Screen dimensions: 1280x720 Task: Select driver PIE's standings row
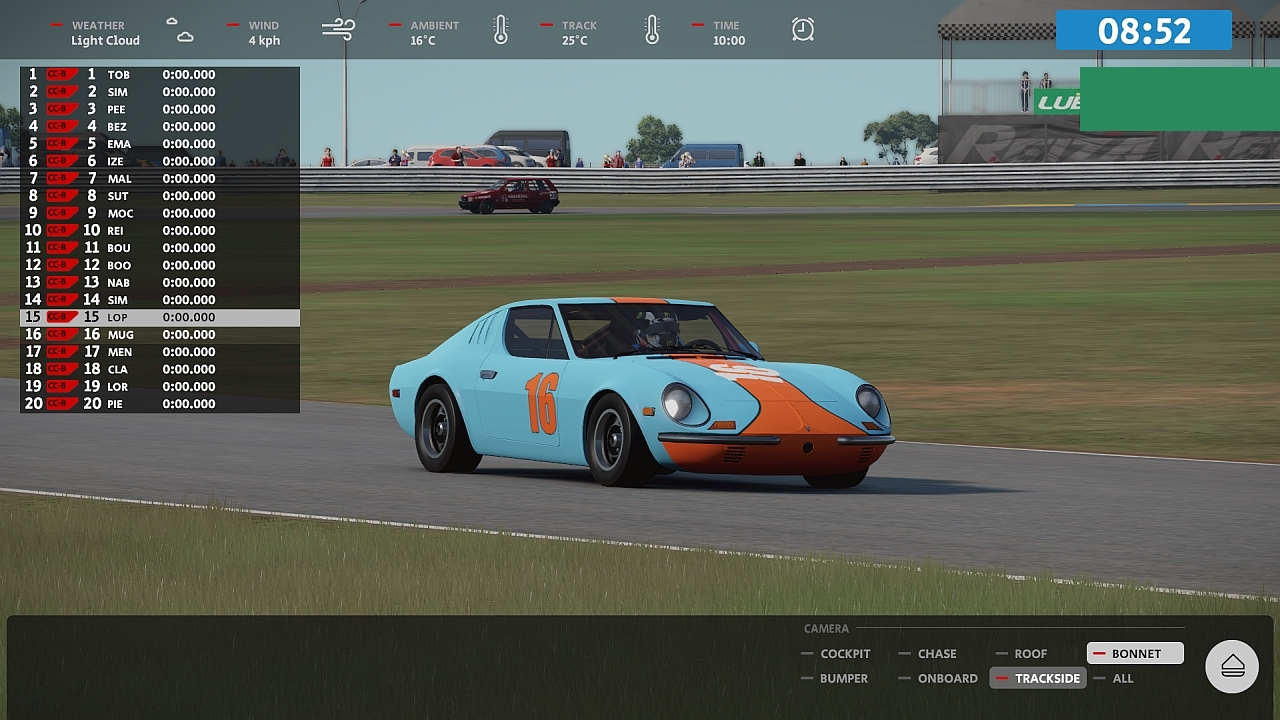point(160,404)
